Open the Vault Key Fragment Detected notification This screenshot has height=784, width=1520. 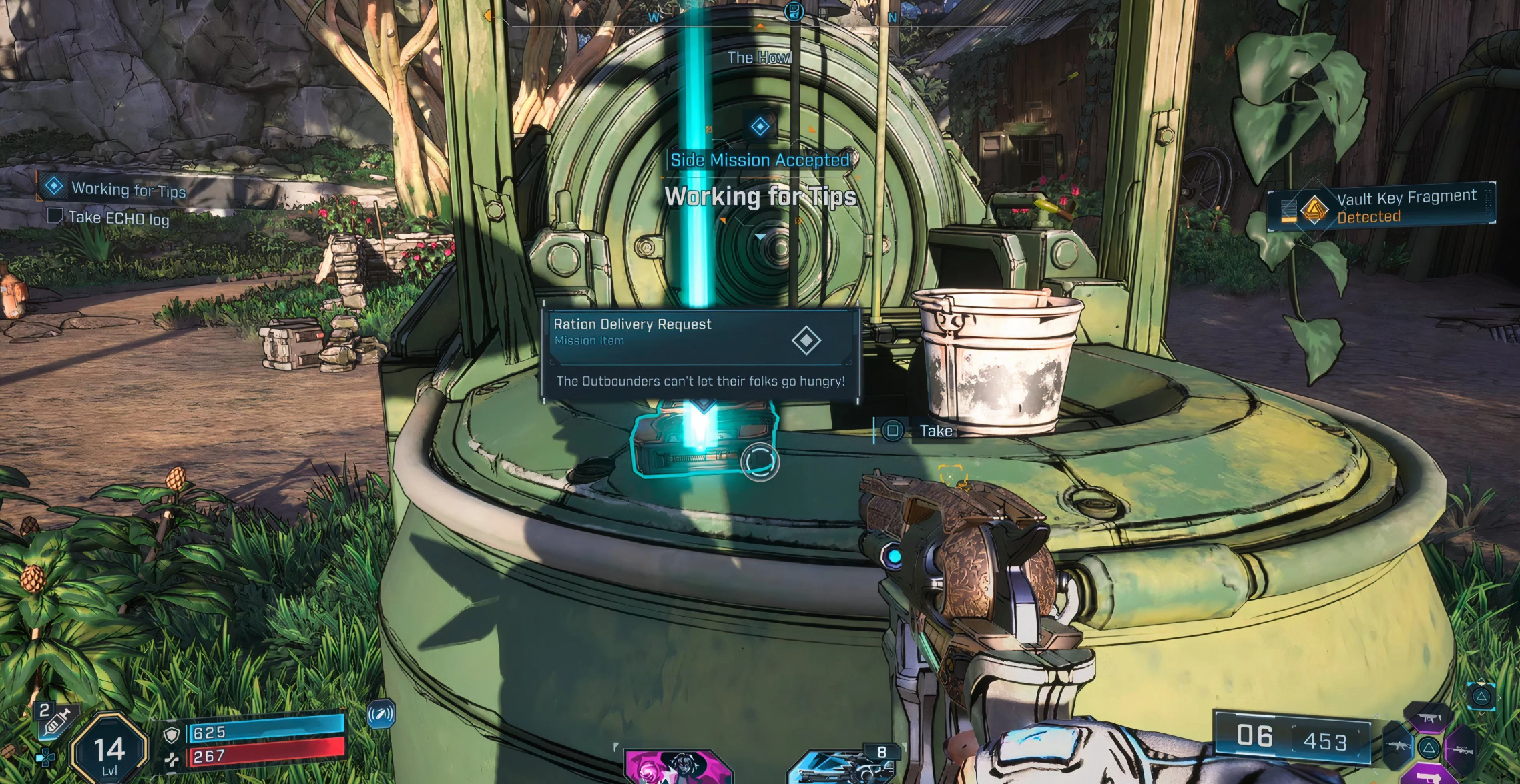click(1380, 206)
